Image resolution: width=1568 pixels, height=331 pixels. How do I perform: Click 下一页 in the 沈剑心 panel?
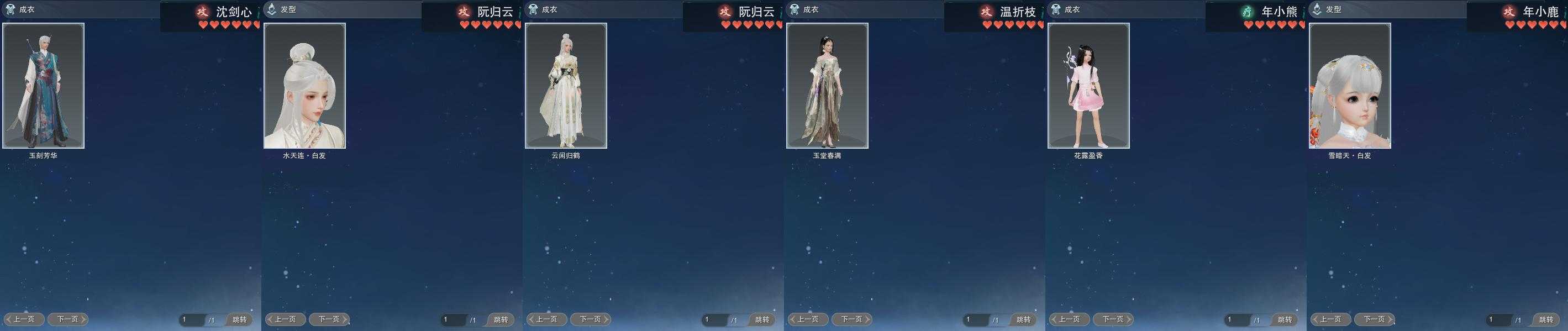click(67, 319)
